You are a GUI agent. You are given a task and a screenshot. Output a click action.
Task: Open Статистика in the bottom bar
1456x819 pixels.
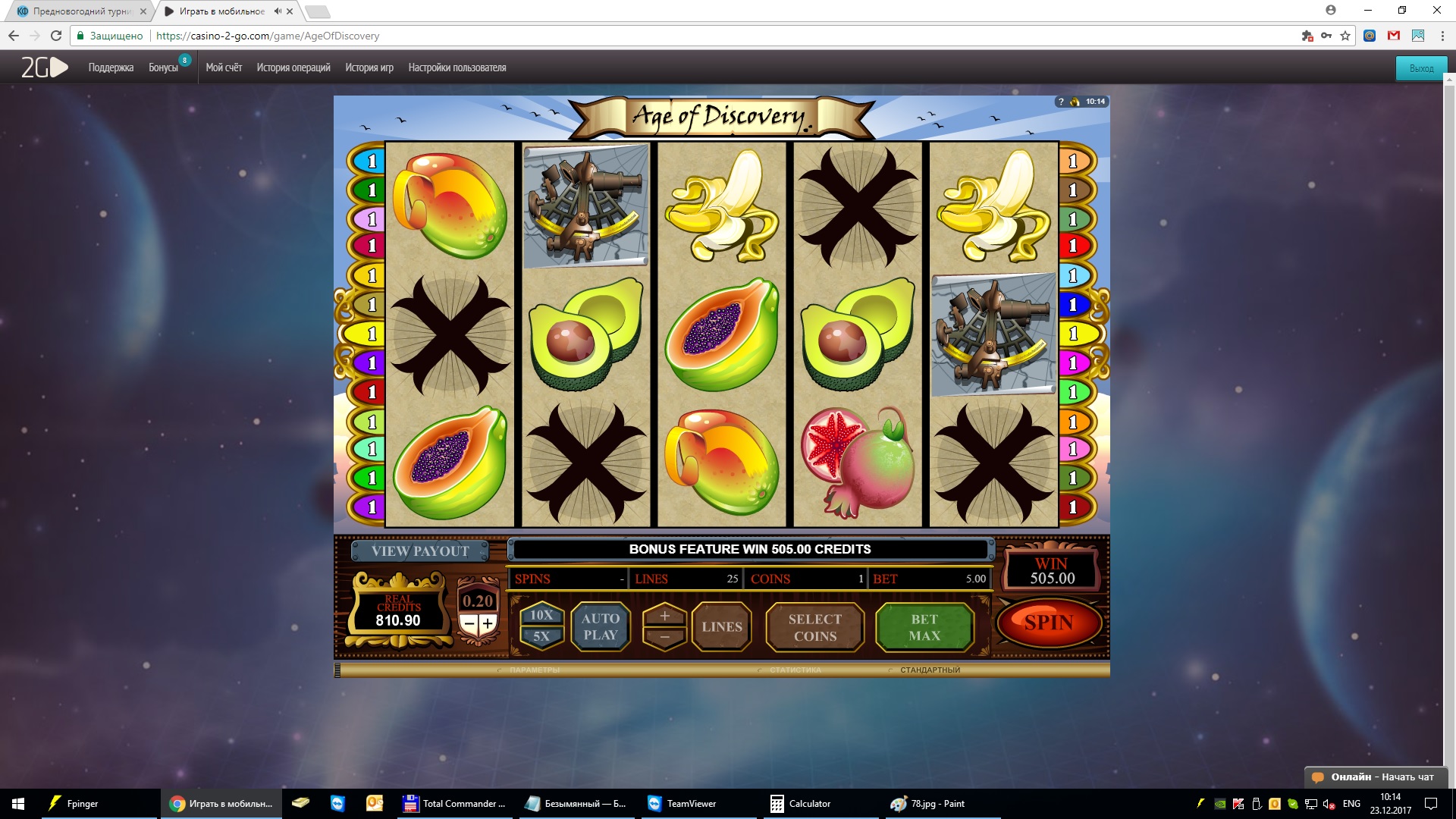coord(795,670)
